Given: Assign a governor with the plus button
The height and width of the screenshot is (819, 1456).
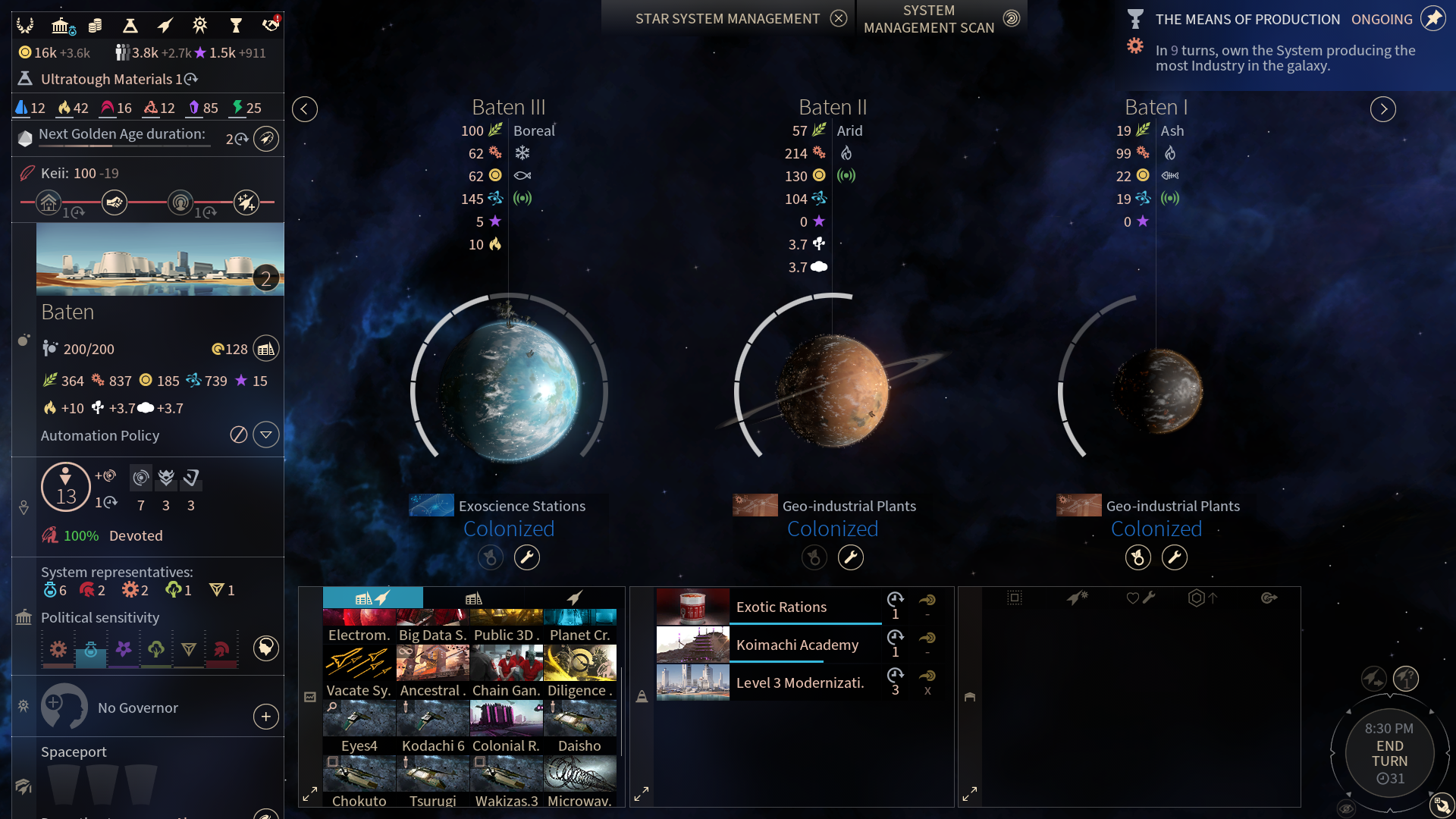Looking at the screenshot, I should (x=266, y=717).
